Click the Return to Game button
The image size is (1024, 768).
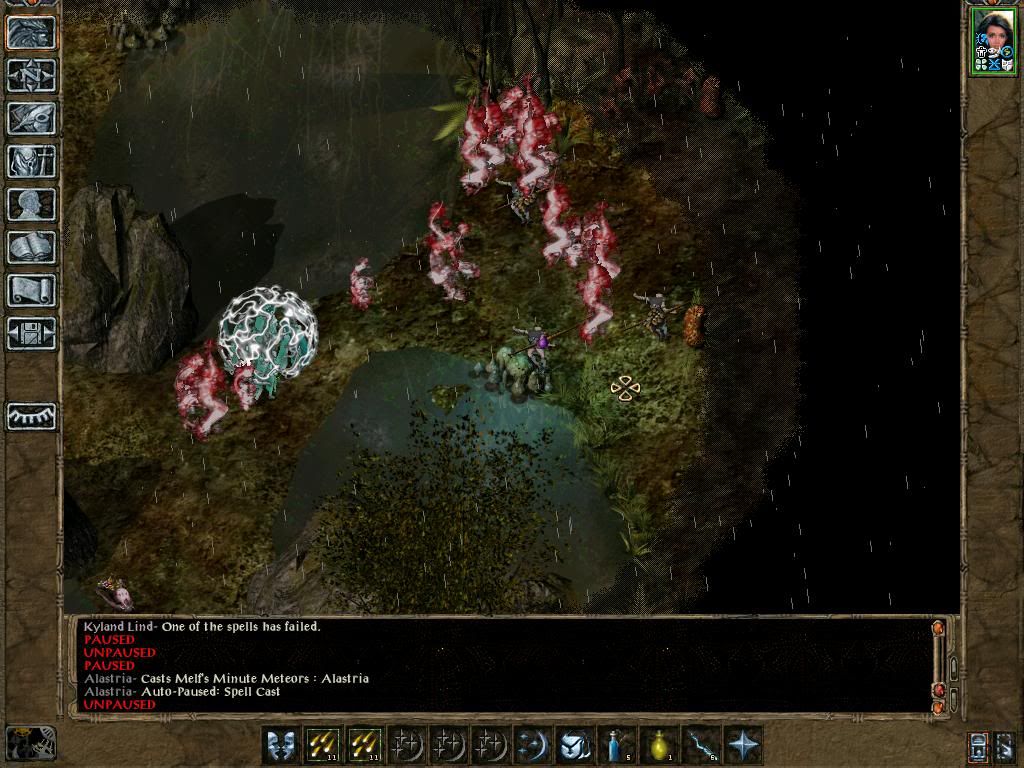[x=31, y=32]
